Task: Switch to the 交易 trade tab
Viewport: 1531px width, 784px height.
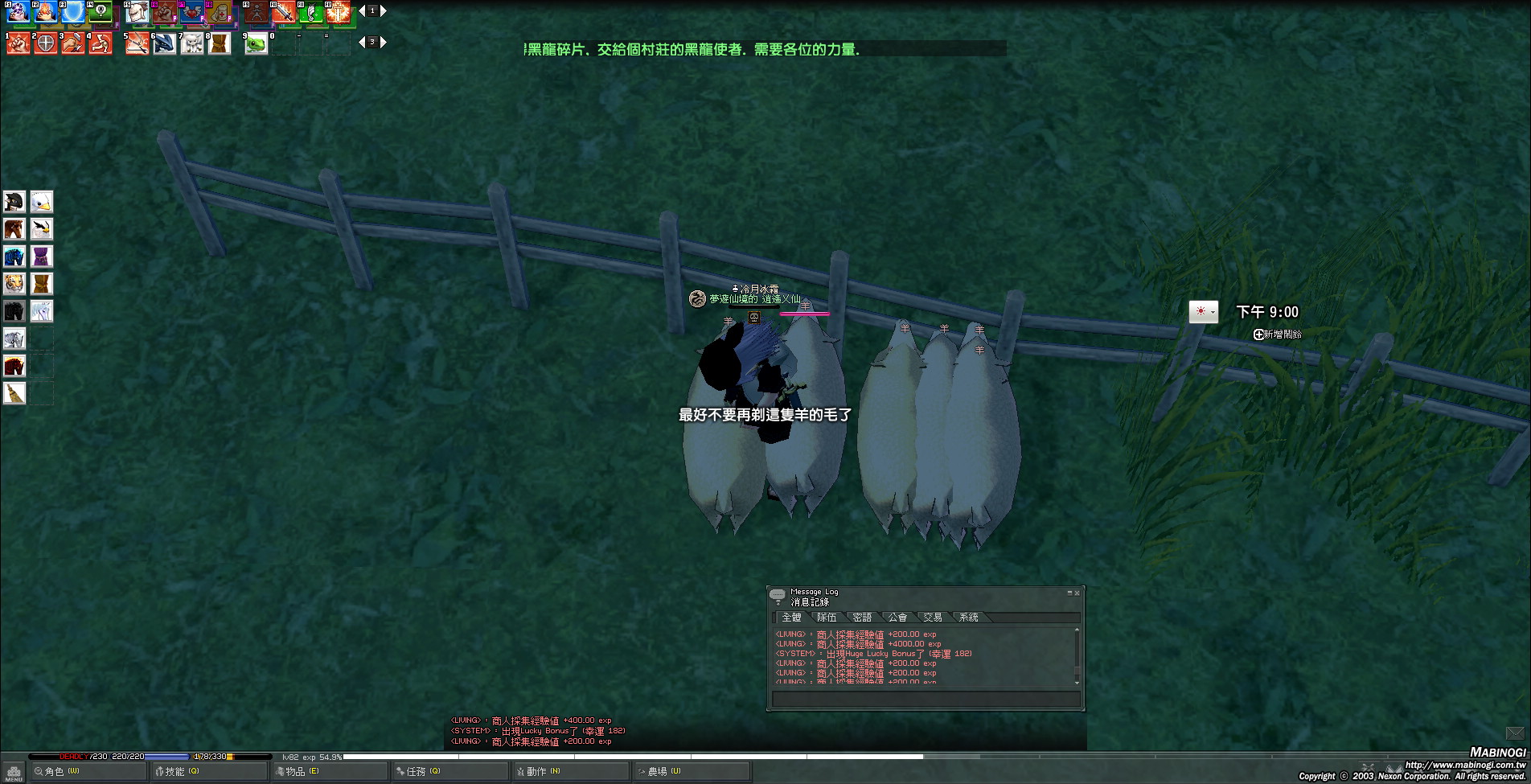Action: coord(933,618)
